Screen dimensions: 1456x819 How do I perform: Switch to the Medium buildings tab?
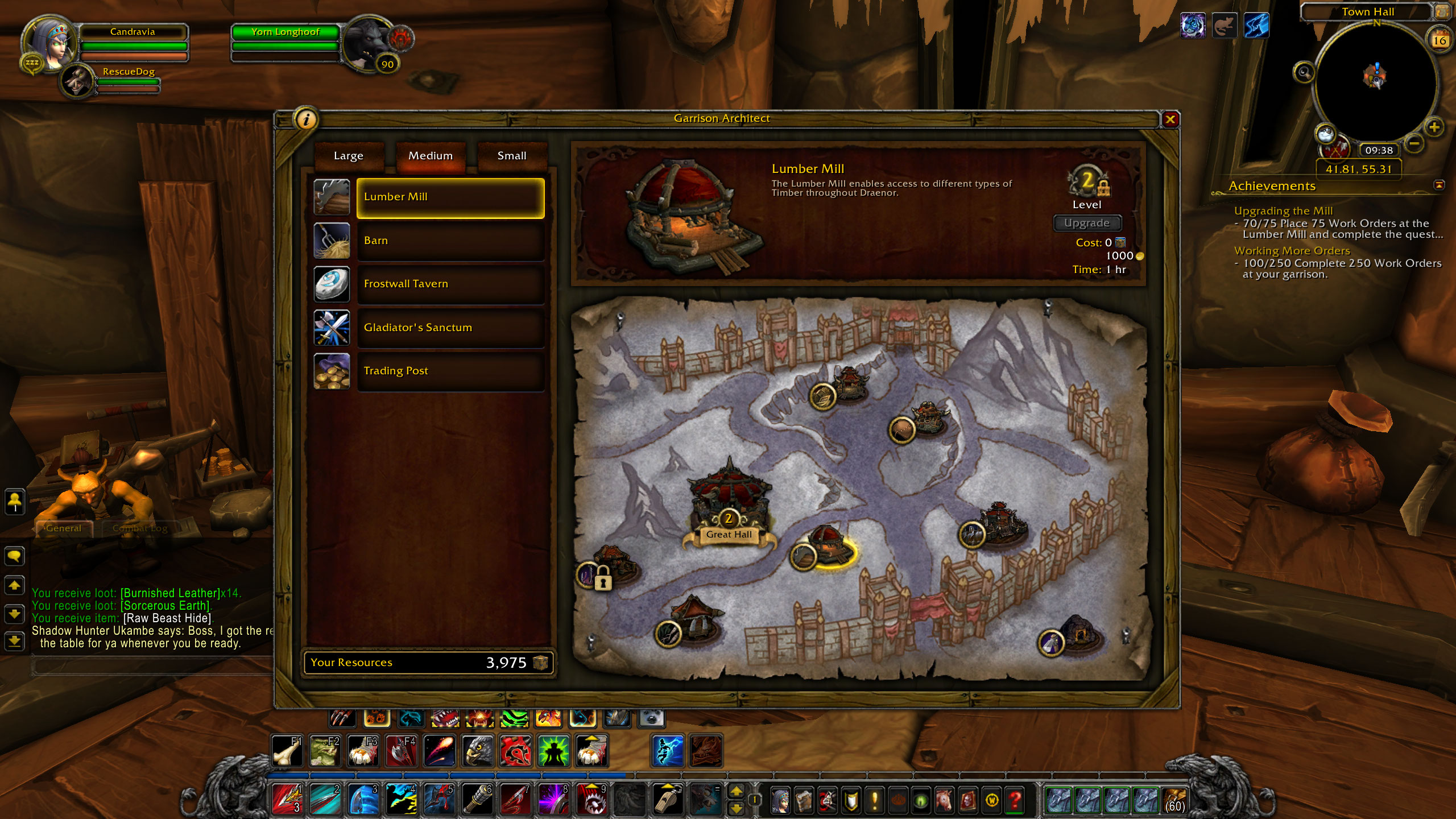point(431,156)
